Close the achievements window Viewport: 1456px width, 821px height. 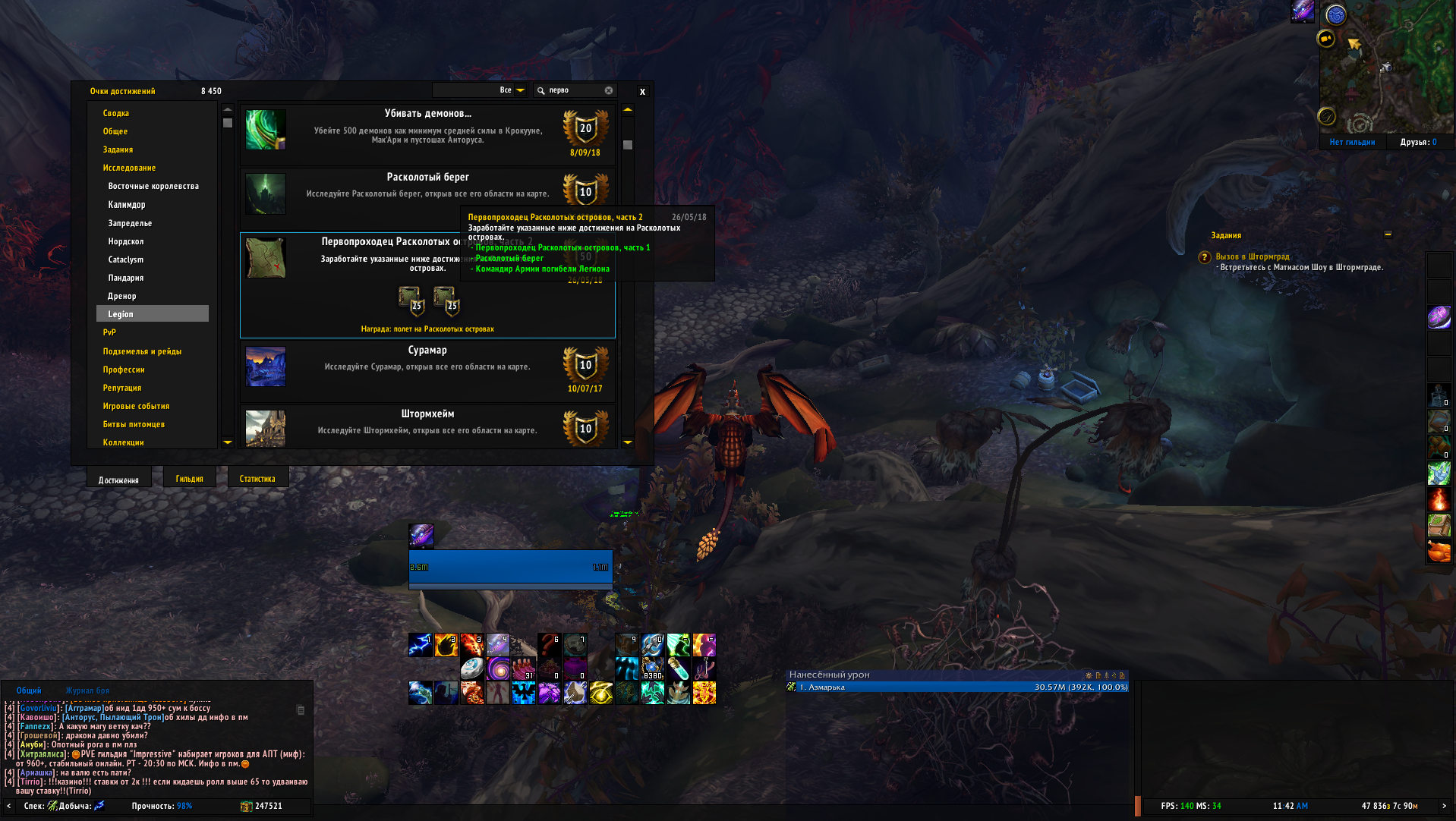tap(642, 92)
